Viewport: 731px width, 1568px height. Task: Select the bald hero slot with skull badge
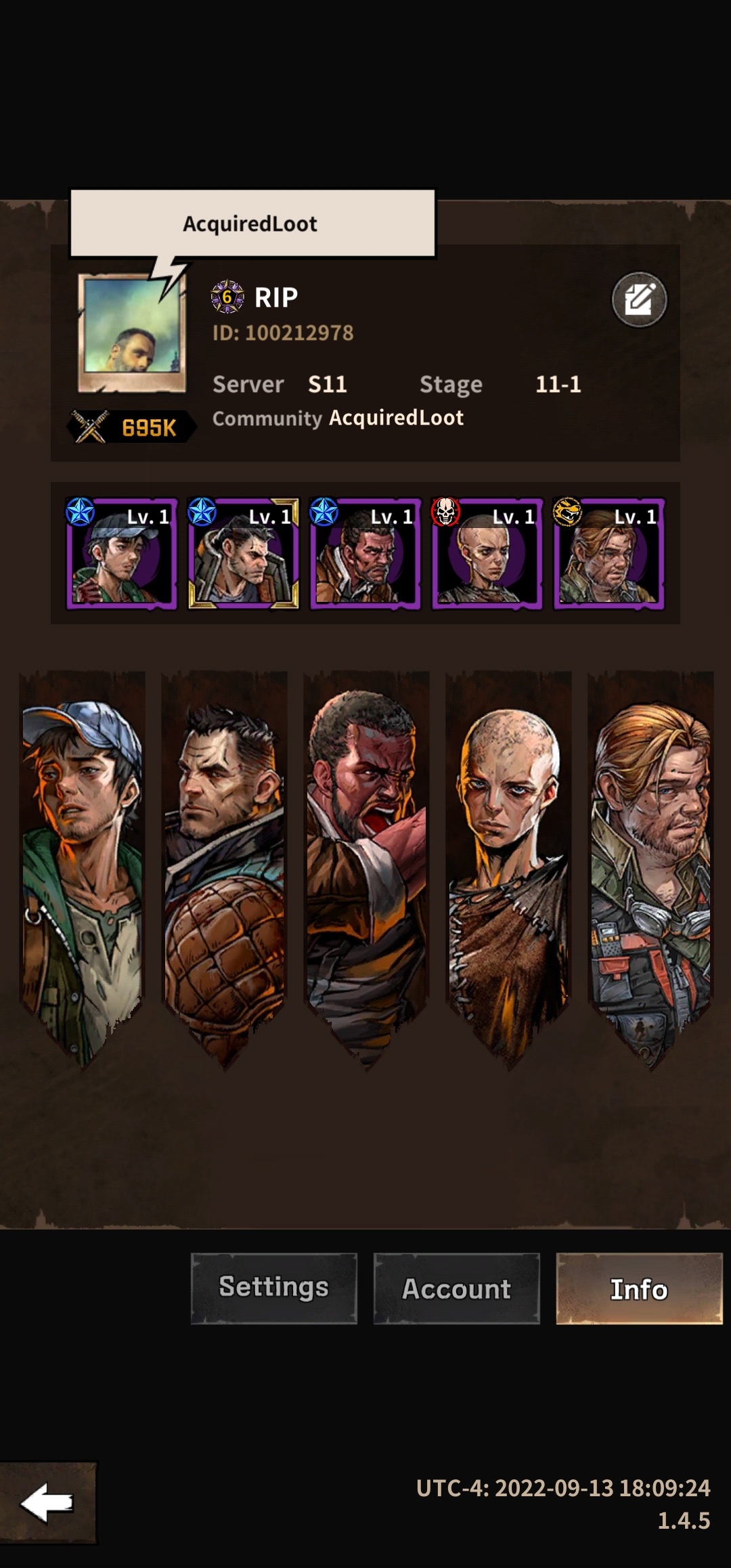[487, 554]
